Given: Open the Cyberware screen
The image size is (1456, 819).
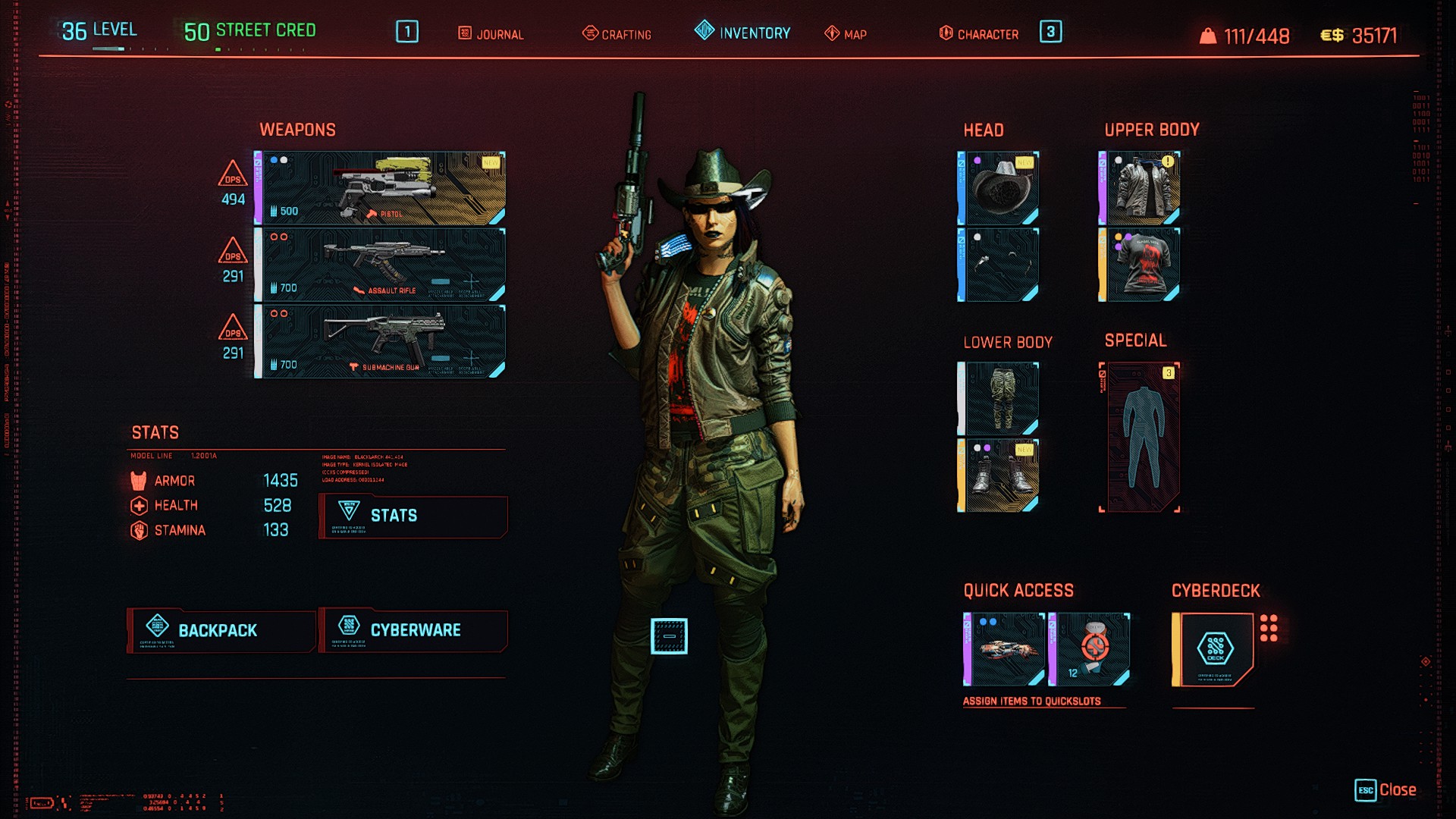Looking at the screenshot, I should click(413, 630).
